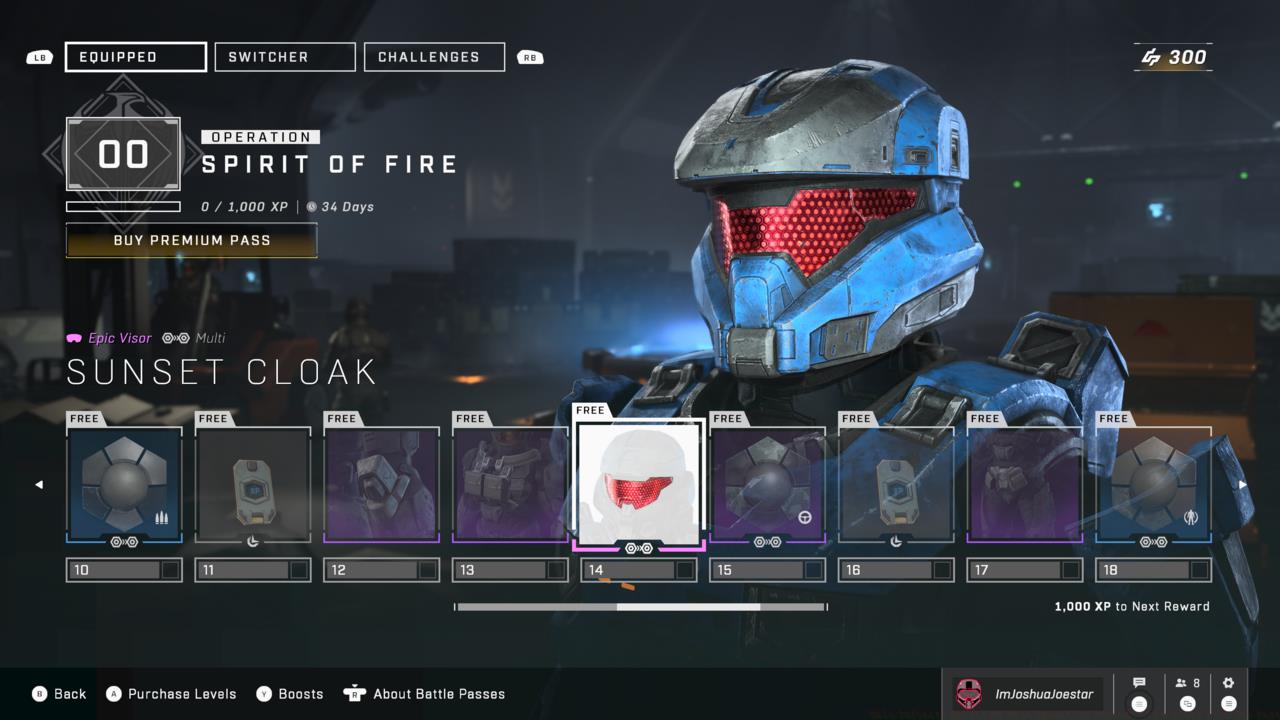
Task: Select the level 16 reward tile
Action: coord(896,486)
